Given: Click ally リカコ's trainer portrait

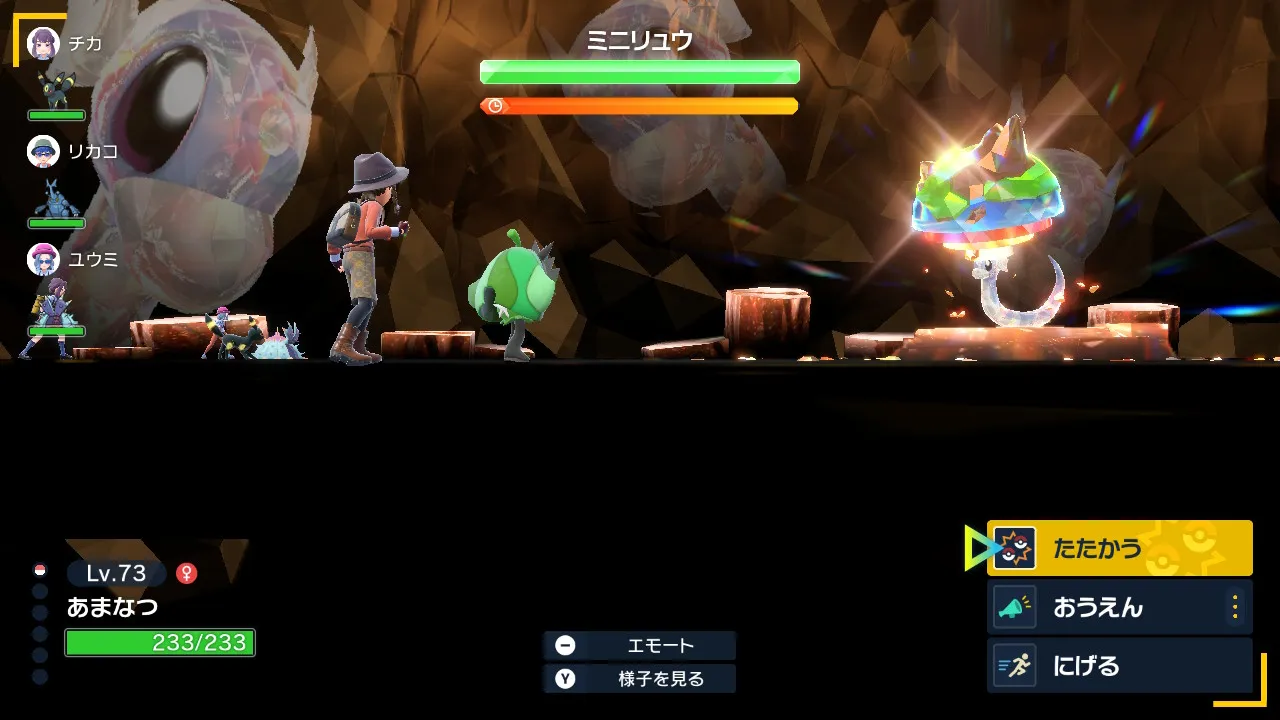Looking at the screenshot, I should 43,151.
